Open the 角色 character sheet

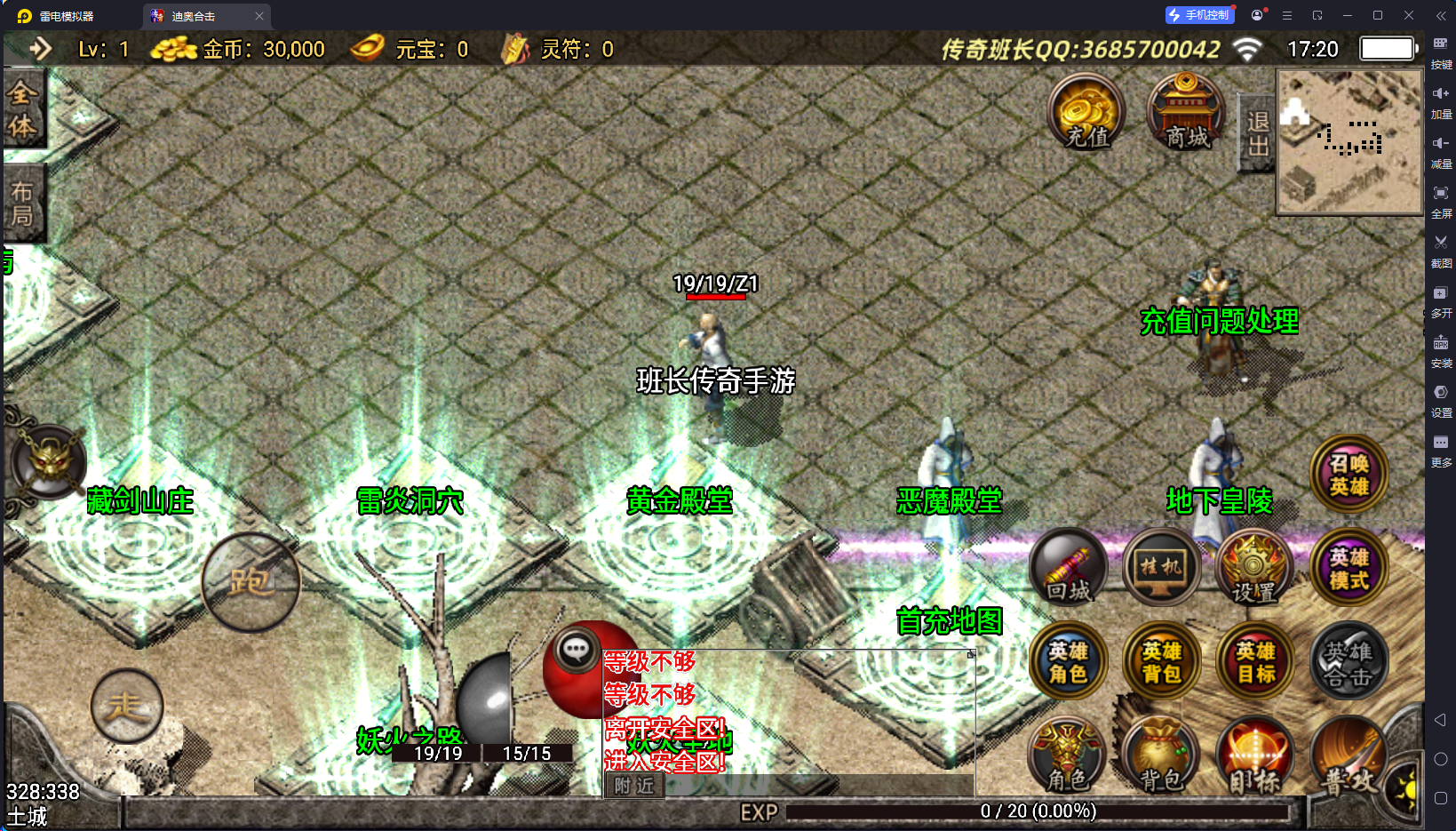coord(1068,756)
